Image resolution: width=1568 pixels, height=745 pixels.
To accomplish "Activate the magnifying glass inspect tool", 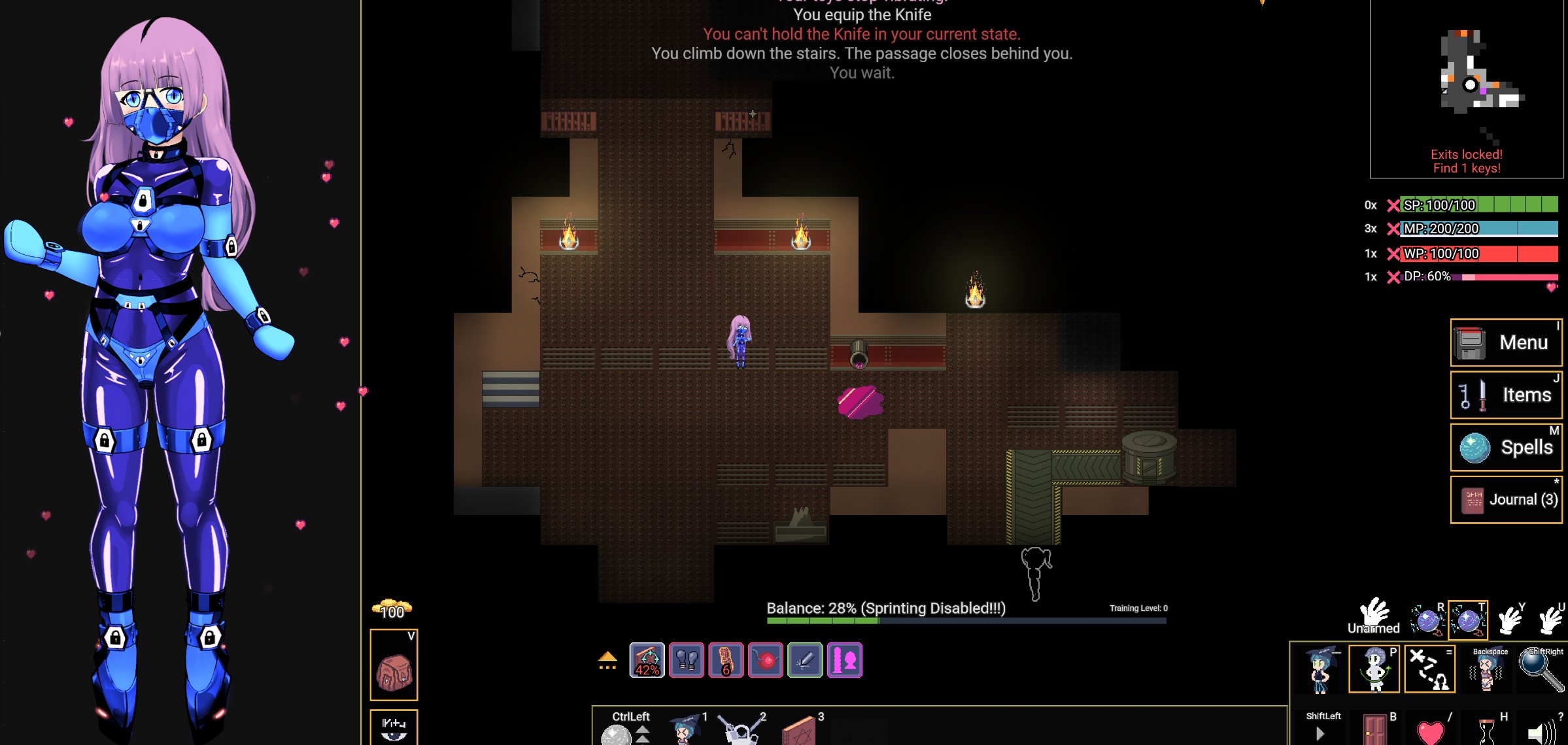I will [x=1541, y=669].
